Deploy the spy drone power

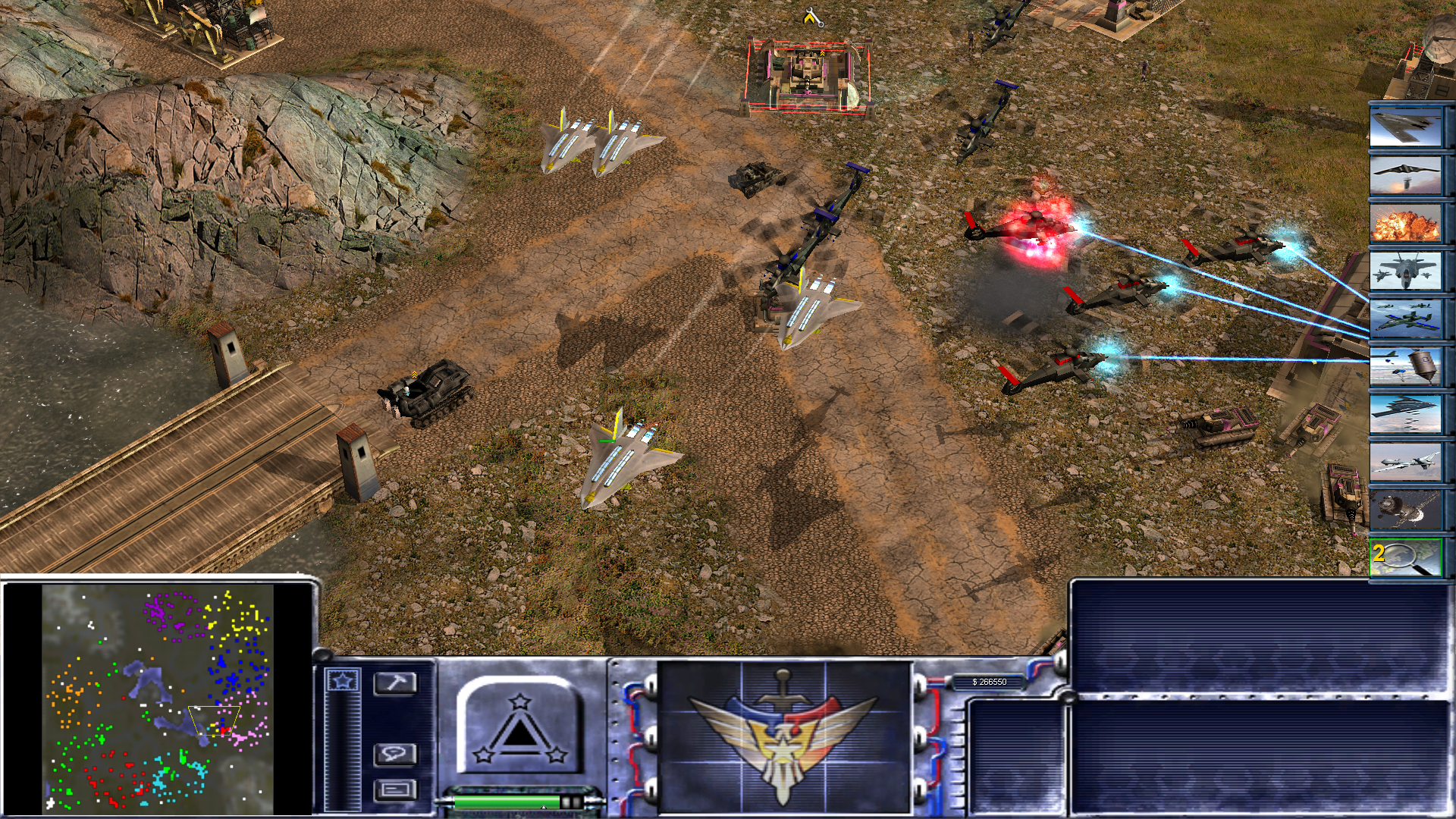[x=1405, y=462]
